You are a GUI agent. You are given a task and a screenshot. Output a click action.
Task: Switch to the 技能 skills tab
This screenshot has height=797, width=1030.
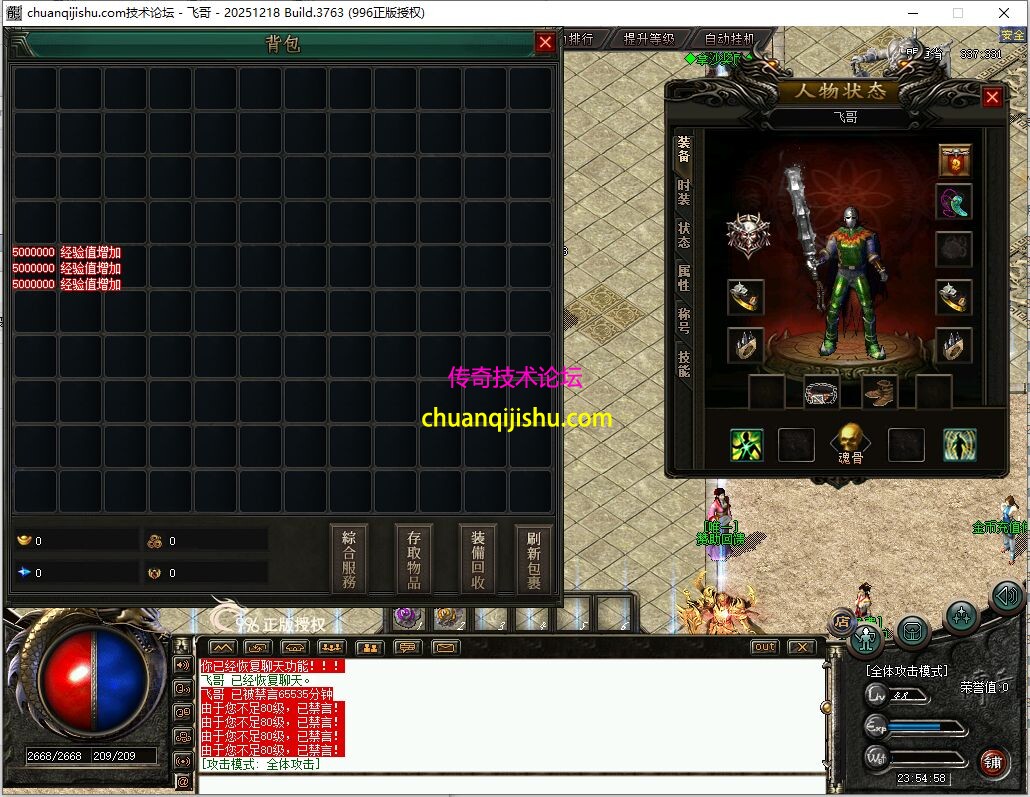tap(684, 363)
